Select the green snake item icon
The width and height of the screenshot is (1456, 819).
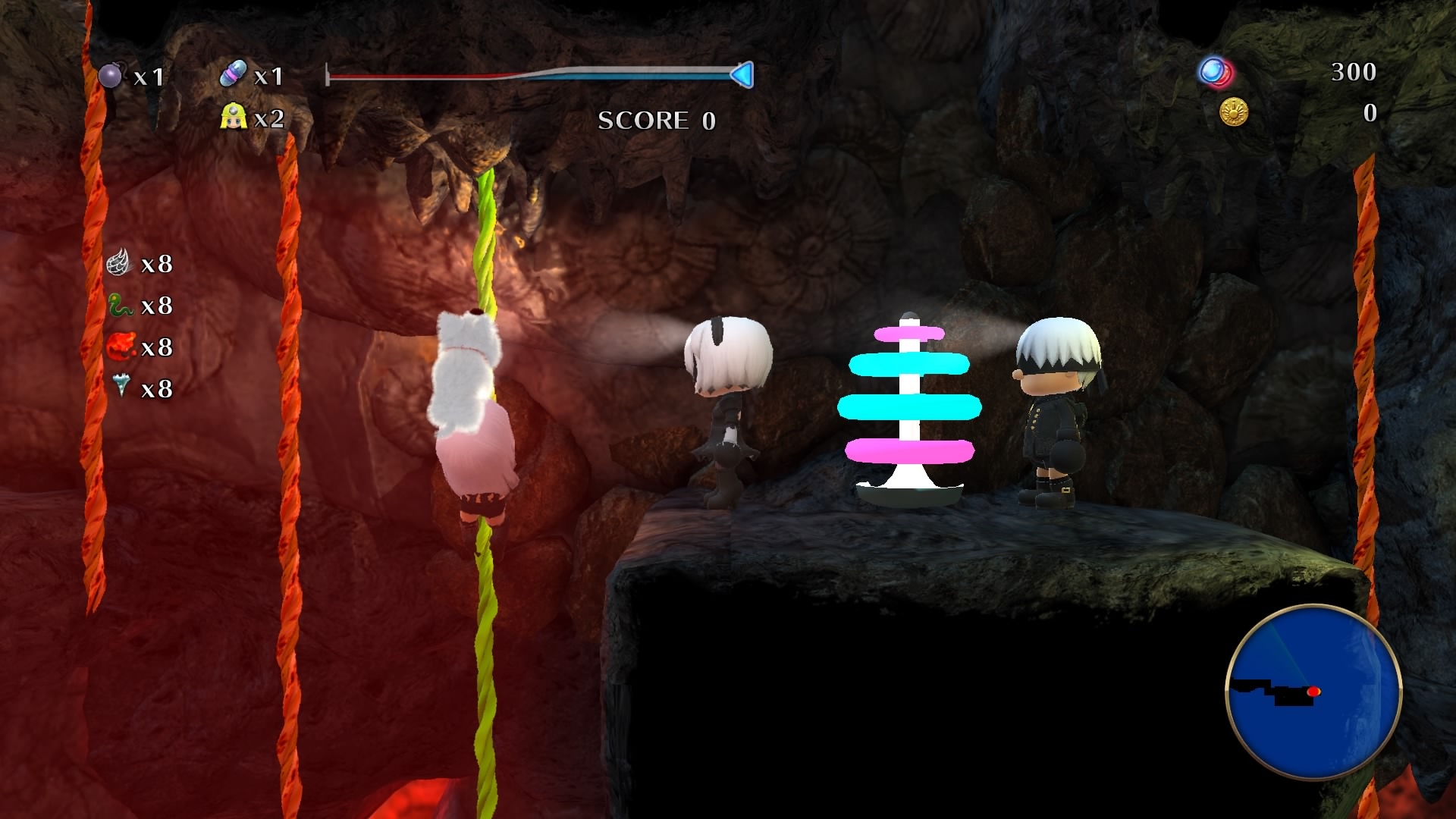(120, 305)
